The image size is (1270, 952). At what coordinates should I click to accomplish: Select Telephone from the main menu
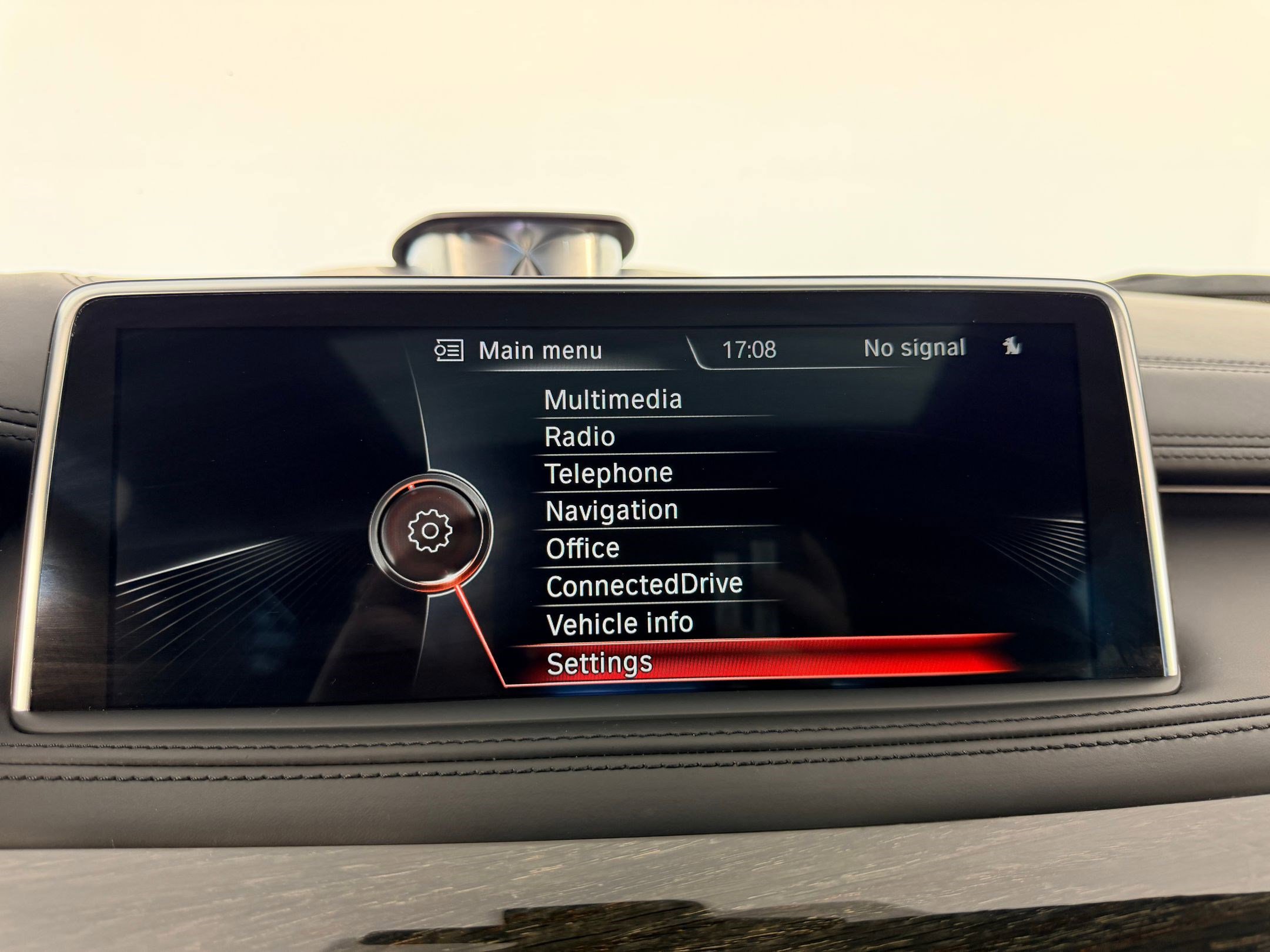click(610, 473)
